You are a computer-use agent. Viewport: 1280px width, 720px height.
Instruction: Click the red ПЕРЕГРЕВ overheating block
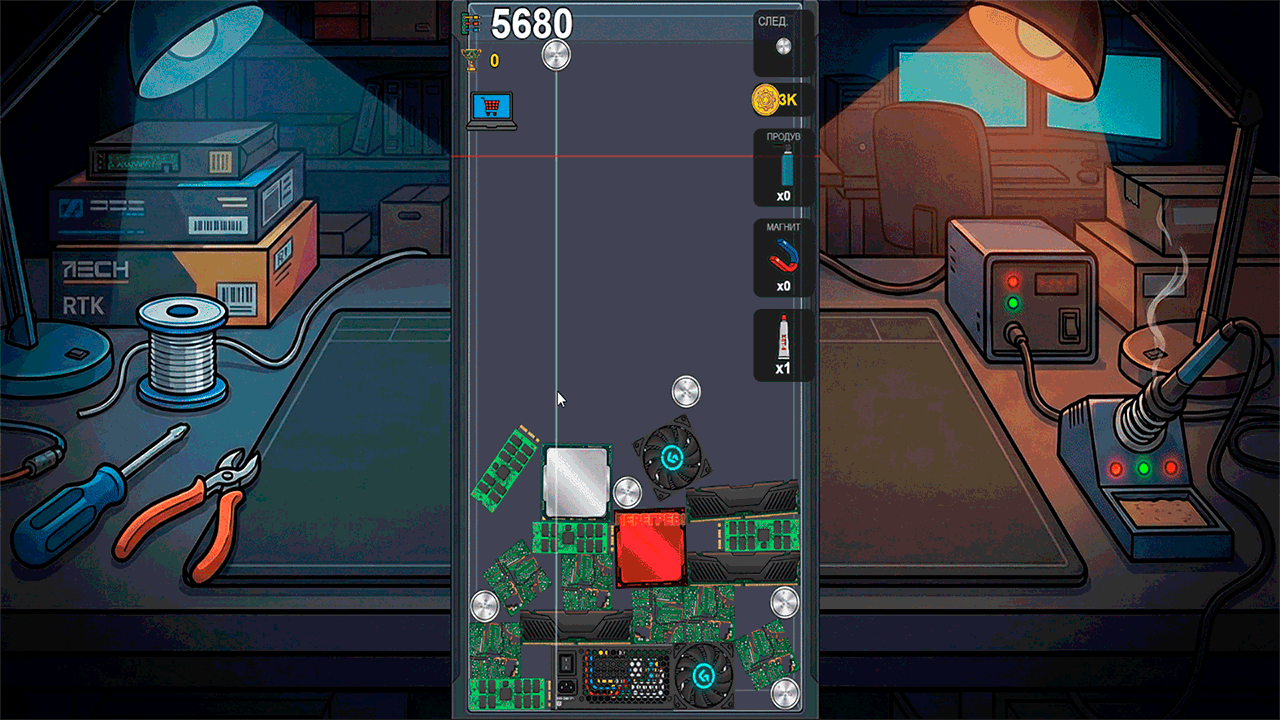coord(650,547)
